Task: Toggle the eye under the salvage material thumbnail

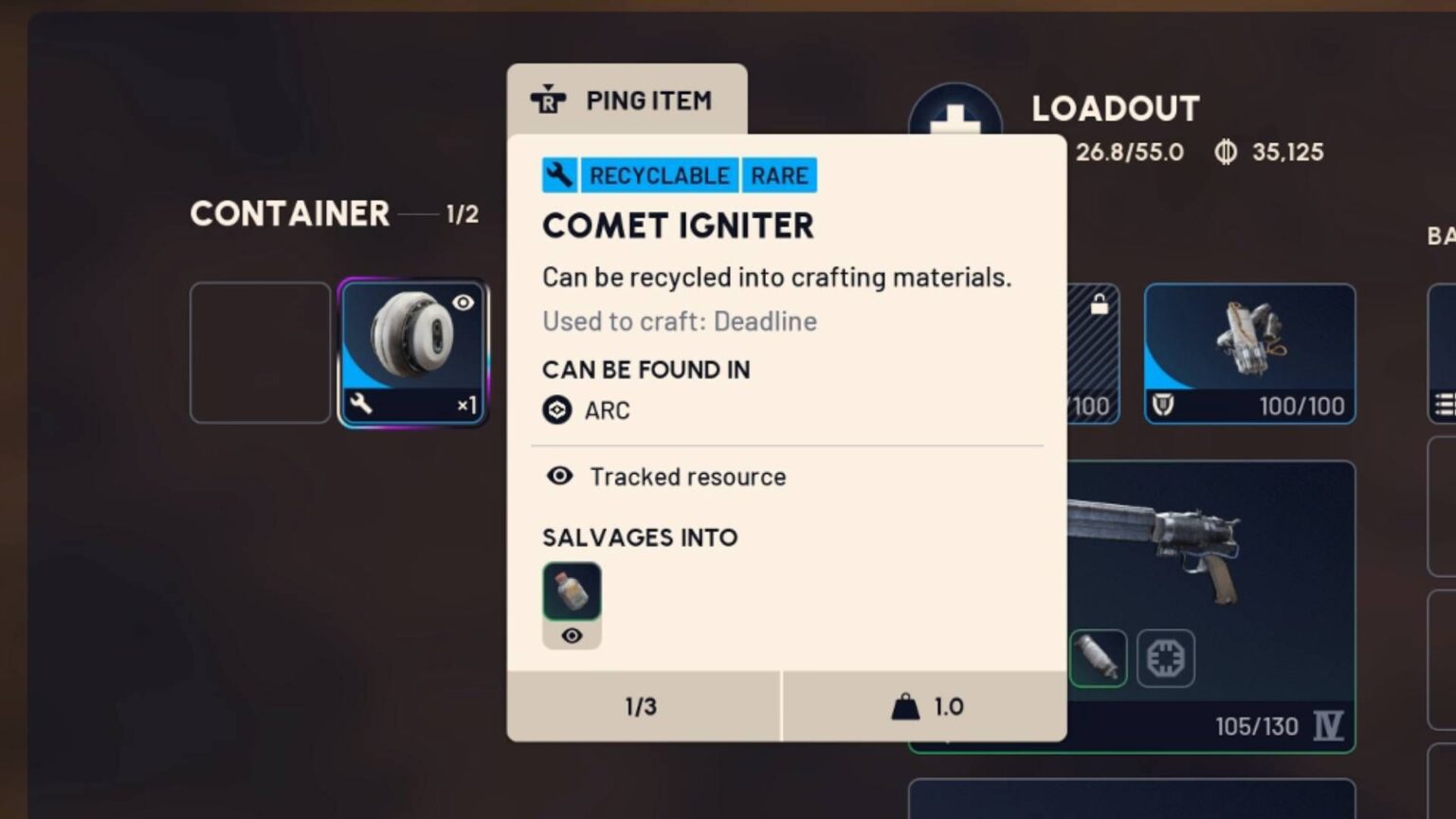Action: (572, 635)
